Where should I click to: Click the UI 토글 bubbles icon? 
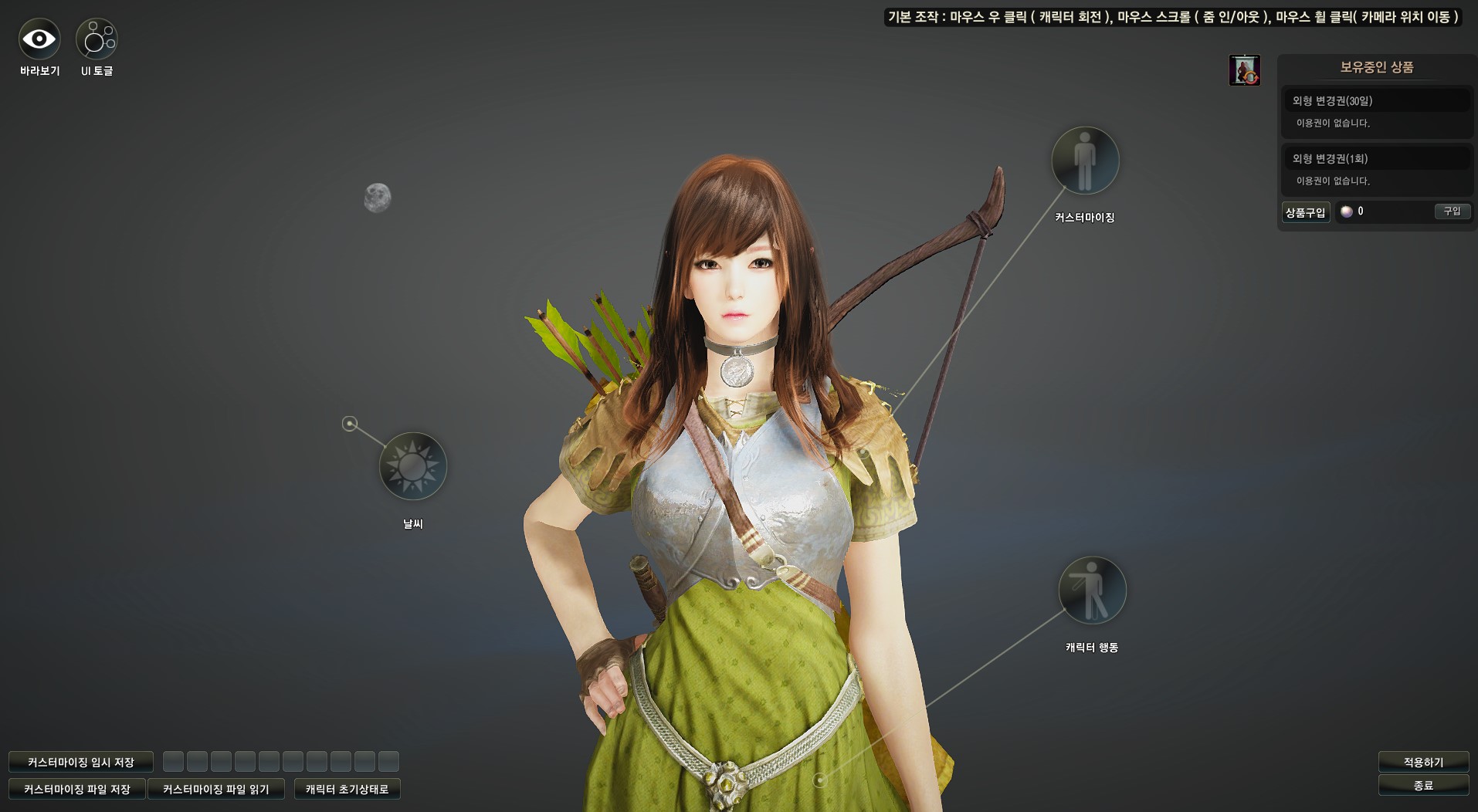coord(97,39)
